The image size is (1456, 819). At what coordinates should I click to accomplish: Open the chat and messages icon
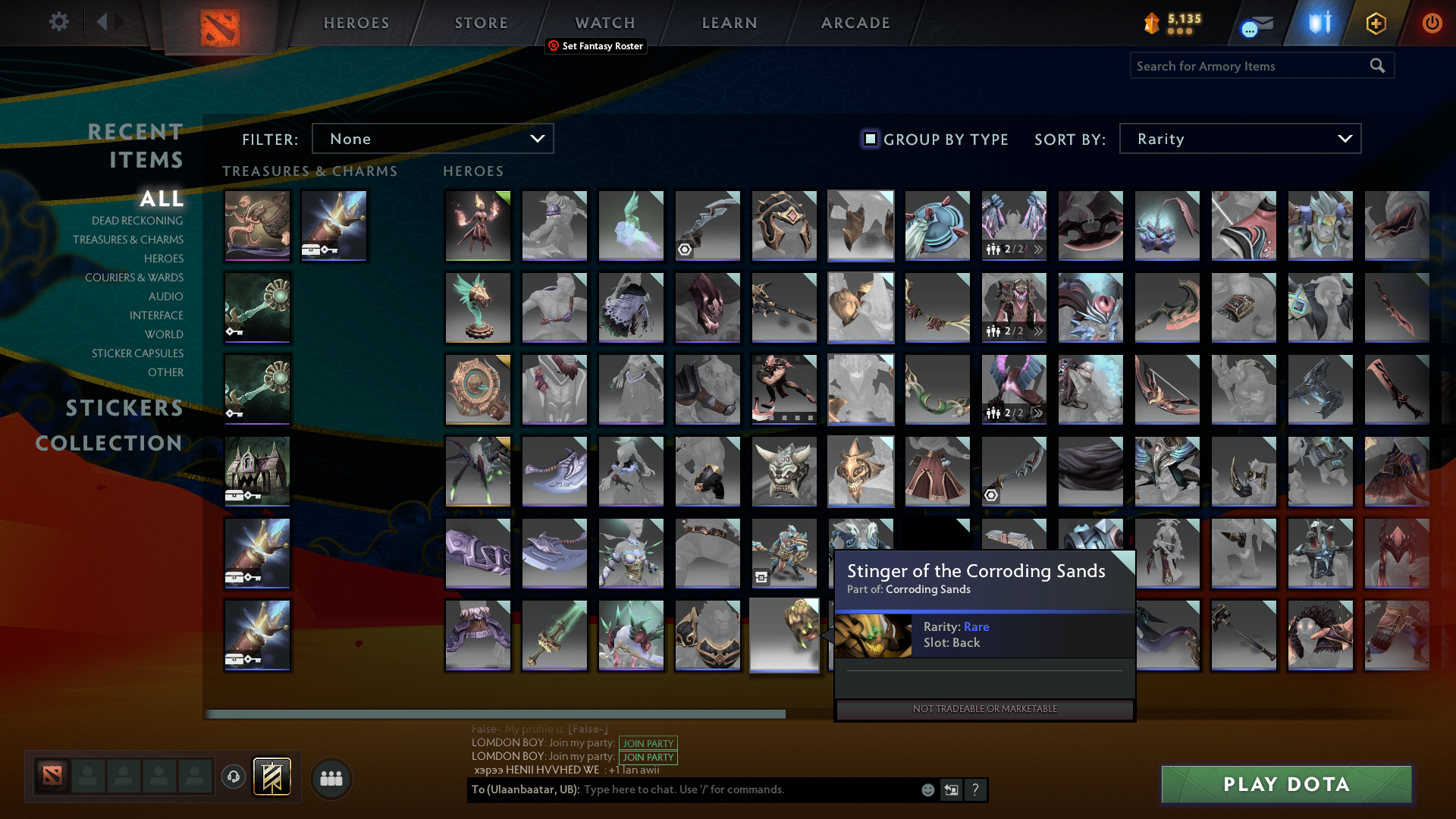coord(1255,24)
